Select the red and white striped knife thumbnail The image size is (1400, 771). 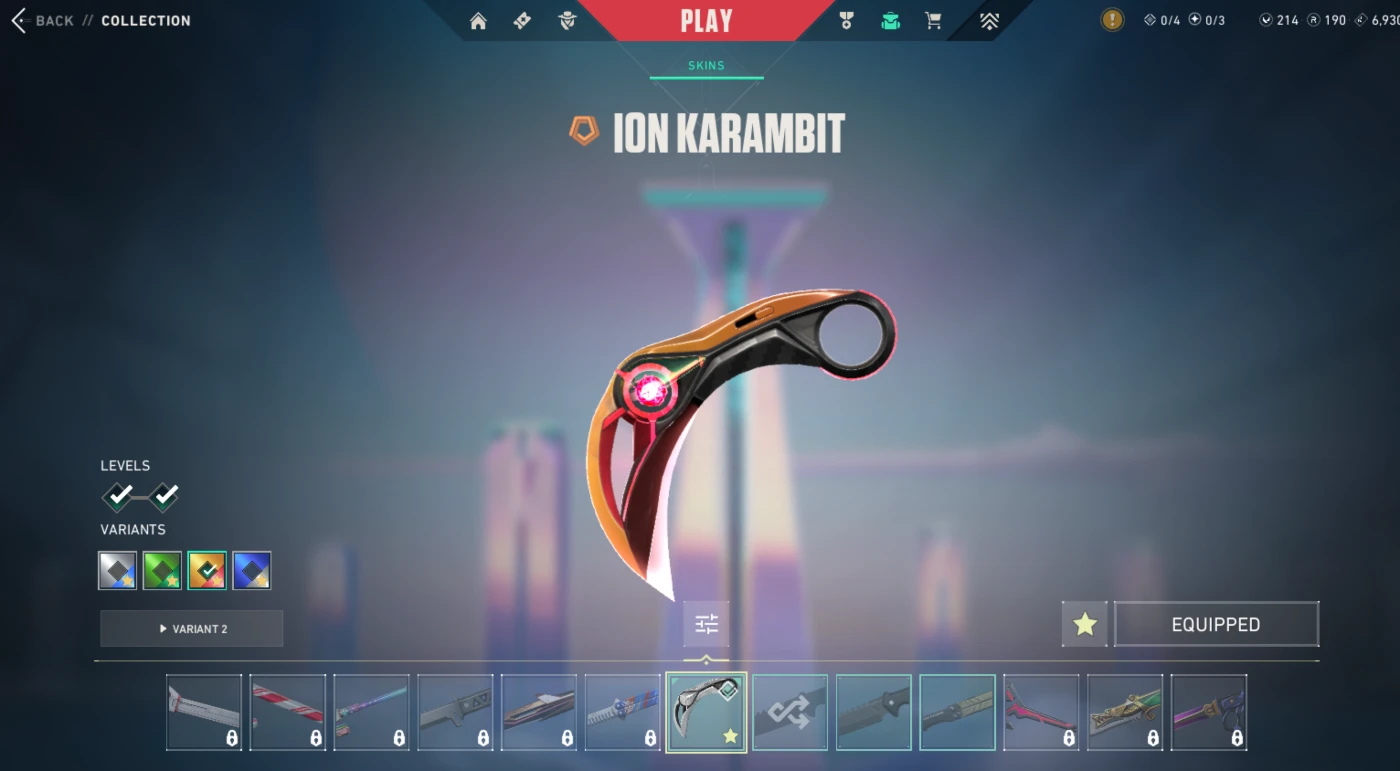click(x=288, y=712)
